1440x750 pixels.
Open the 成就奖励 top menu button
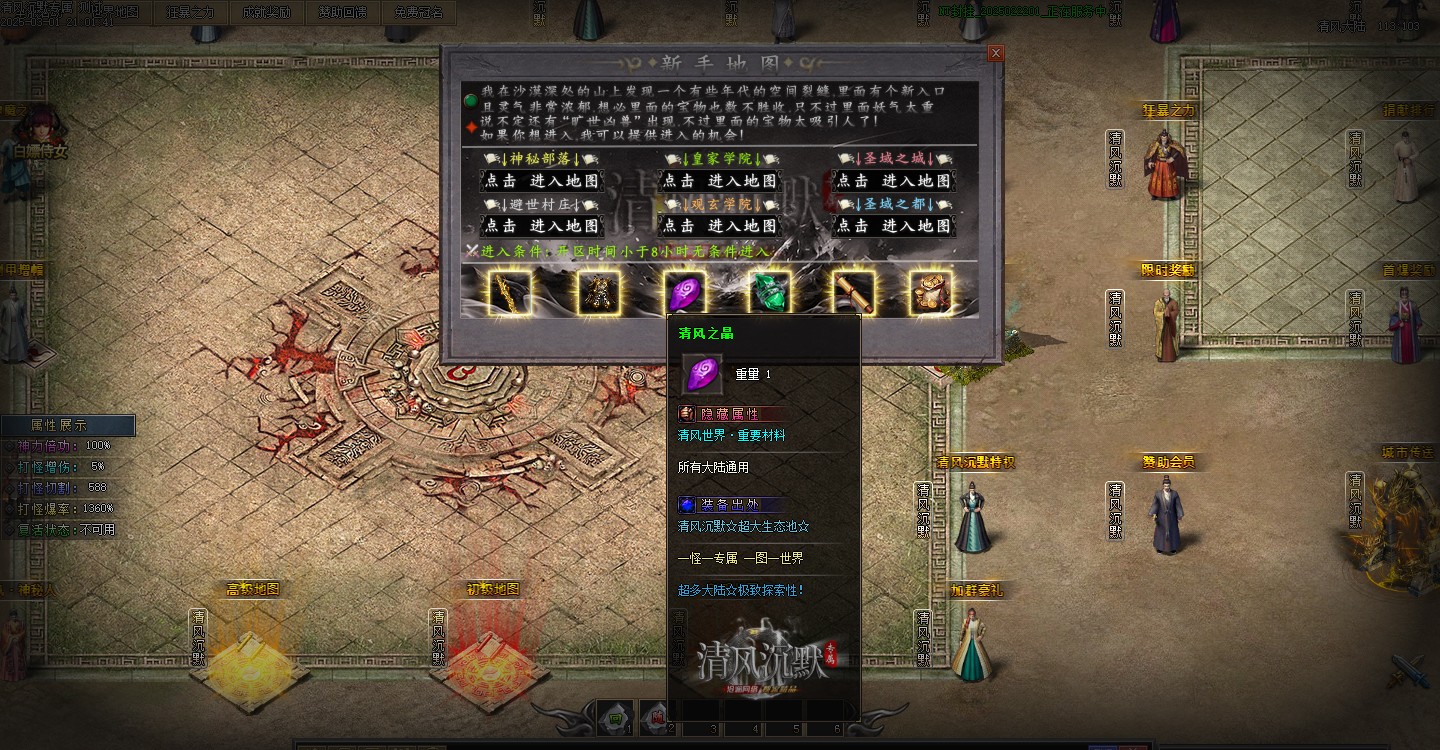click(267, 13)
